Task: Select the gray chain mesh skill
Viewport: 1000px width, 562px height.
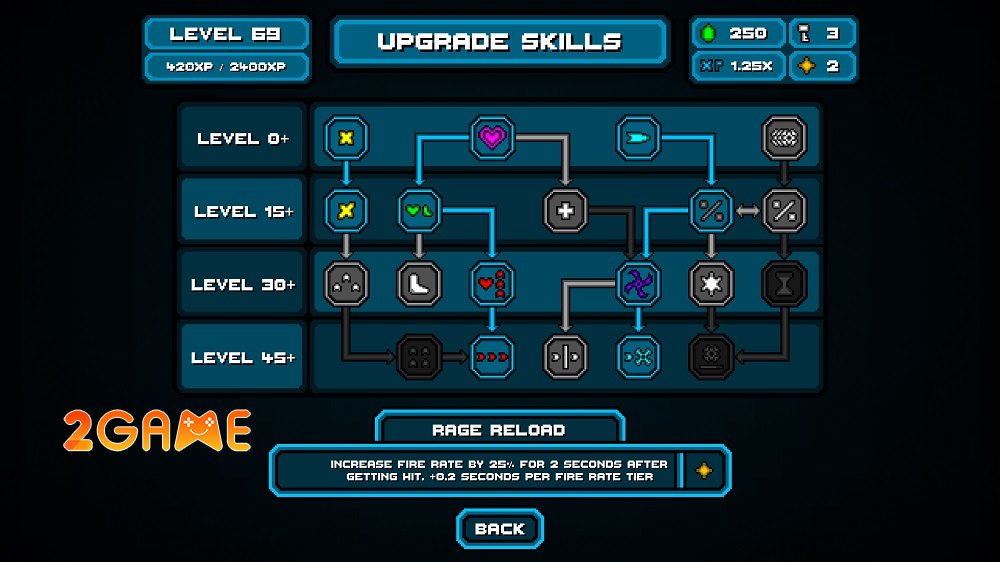Action: [x=784, y=138]
